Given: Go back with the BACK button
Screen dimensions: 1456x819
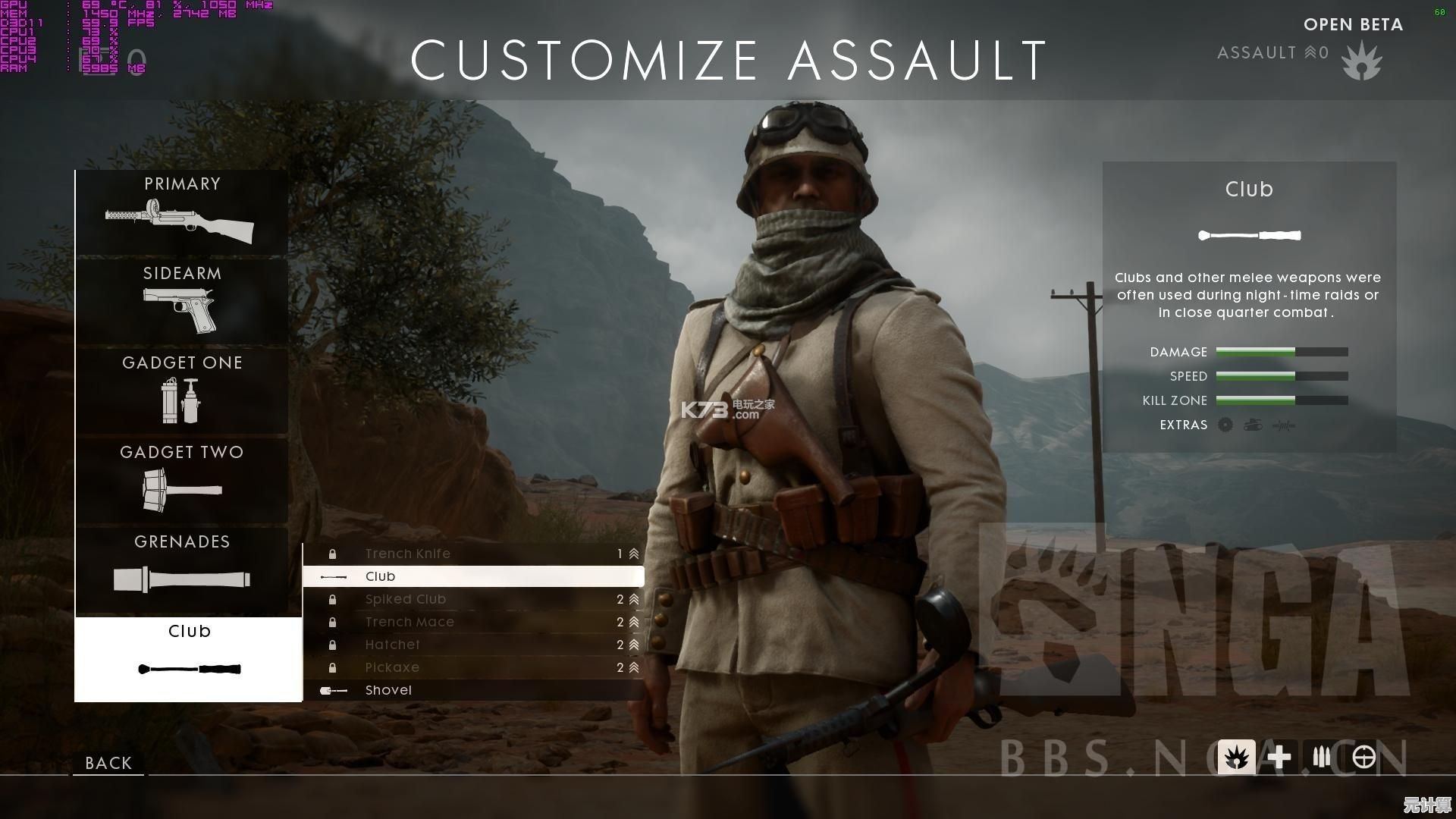Looking at the screenshot, I should point(108,763).
